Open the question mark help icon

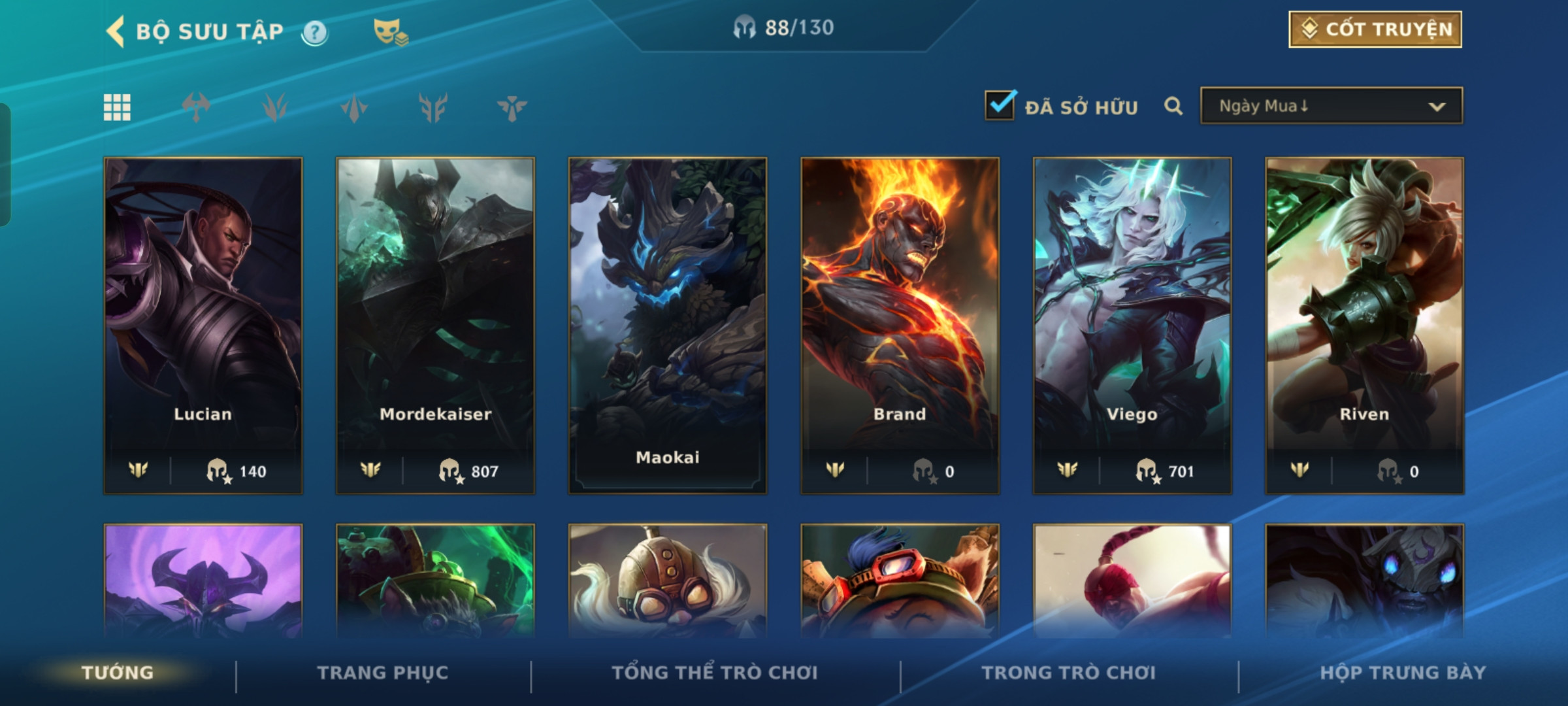315,32
